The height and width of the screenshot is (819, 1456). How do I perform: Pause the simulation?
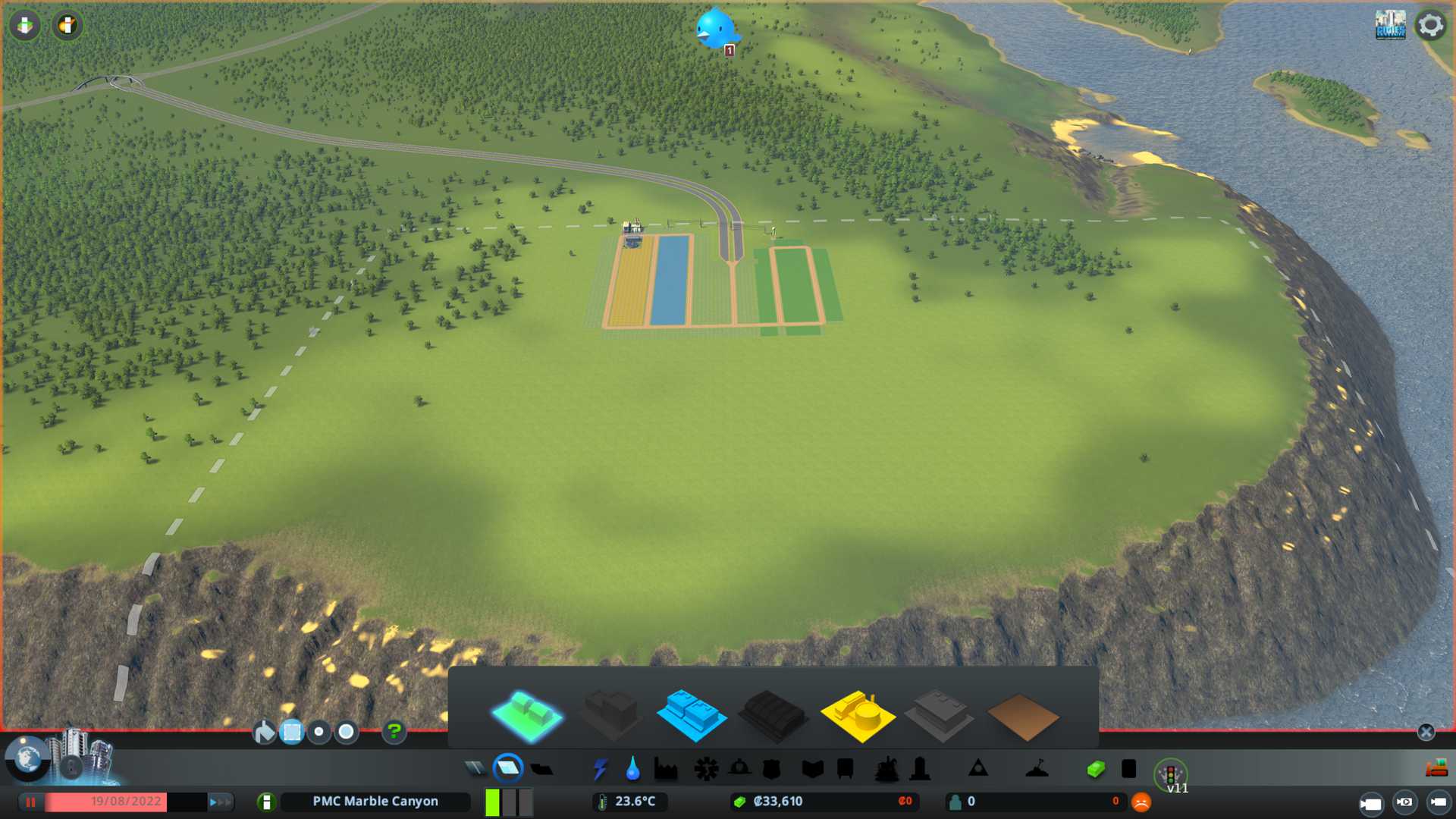[x=31, y=802]
